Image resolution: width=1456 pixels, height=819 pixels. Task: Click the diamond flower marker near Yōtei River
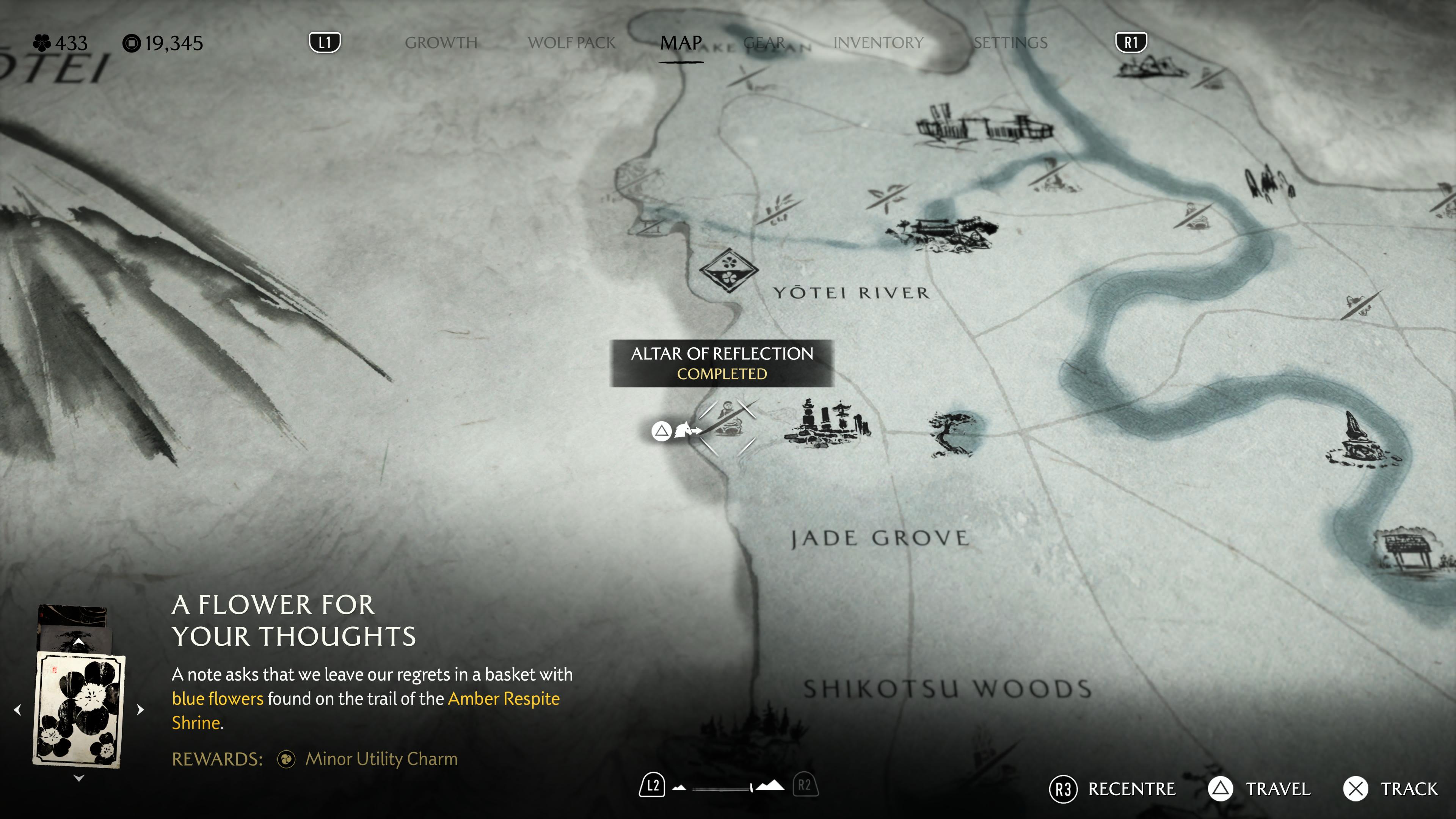tap(728, 270)
